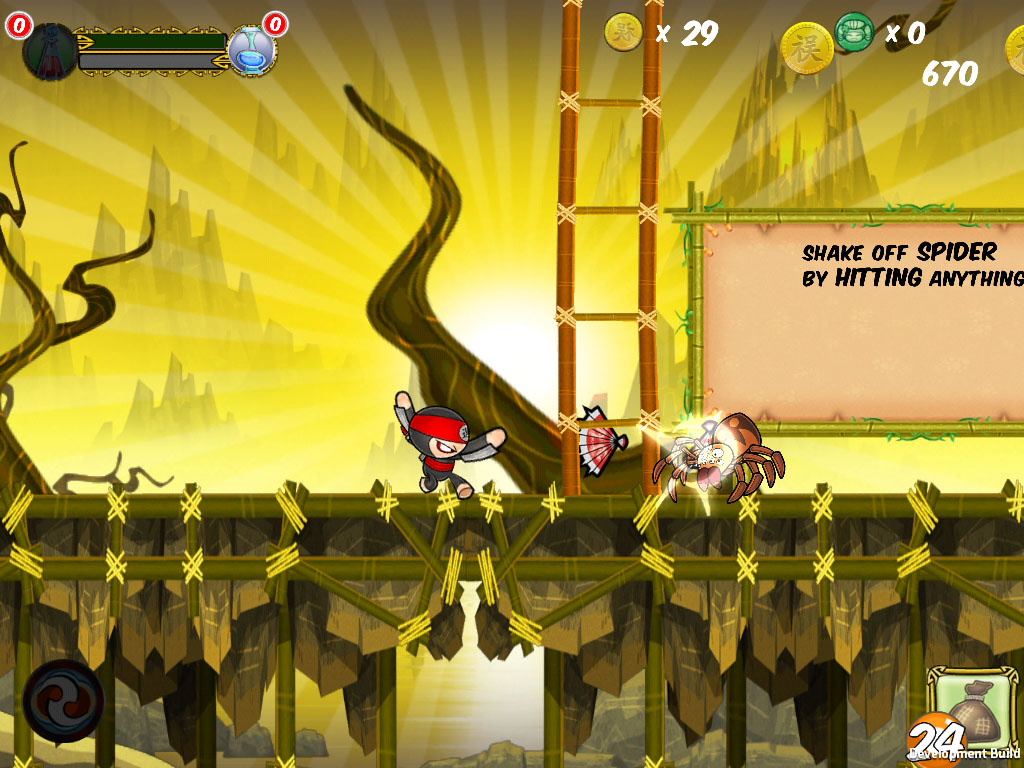The image size is (1024, 768).
Task: Tap the dark red potion icon
Action: pyautogui.click(x=49, y=51)
